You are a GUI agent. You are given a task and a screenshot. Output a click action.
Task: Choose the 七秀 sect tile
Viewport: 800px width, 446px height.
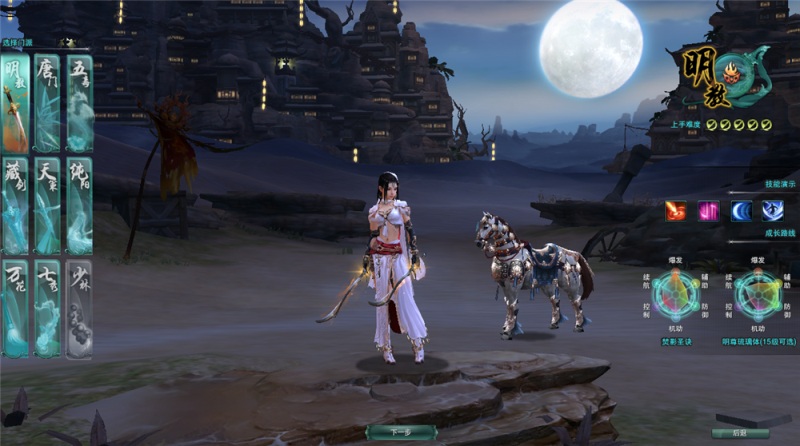[x=47, y=308]
